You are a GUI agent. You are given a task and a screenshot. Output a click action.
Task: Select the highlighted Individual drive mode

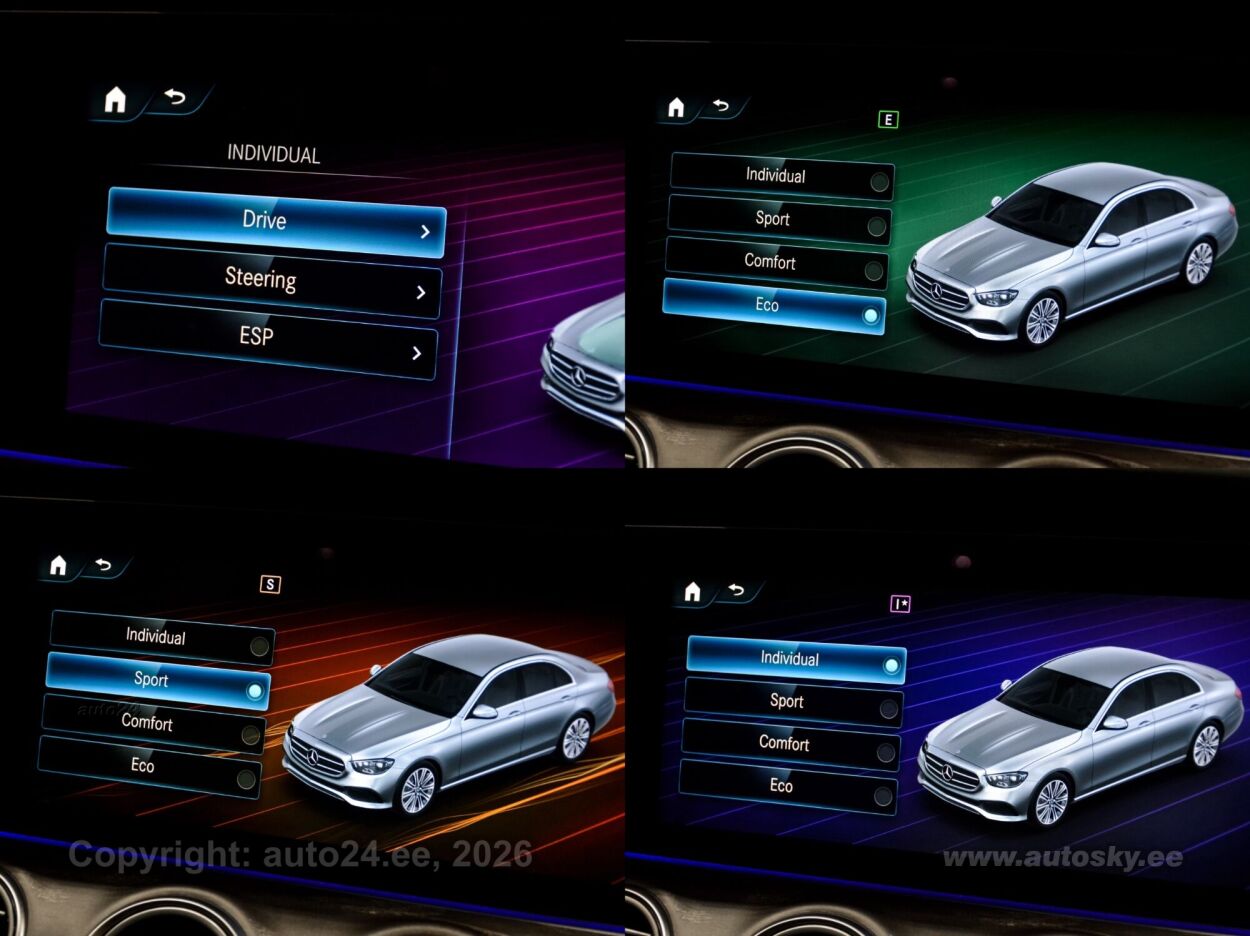point(796,659)
